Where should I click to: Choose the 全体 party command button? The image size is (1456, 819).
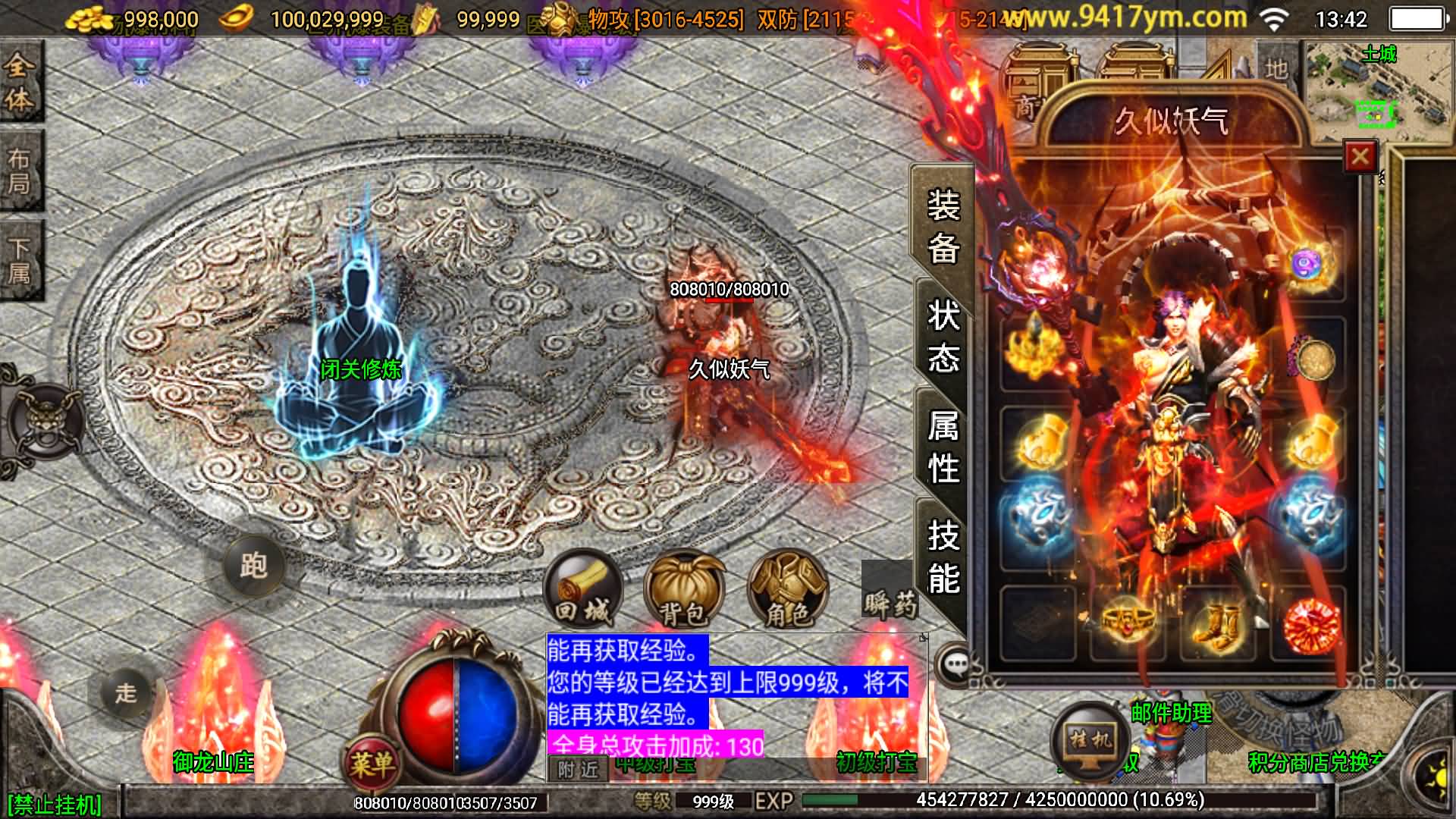tap(19, 82)
